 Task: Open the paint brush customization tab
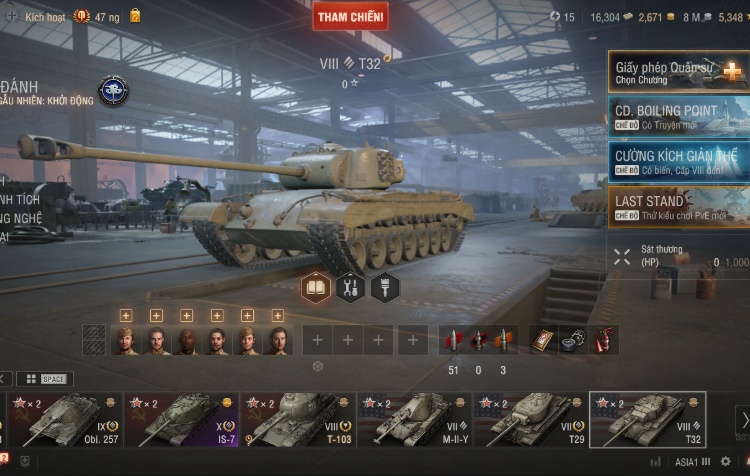pos(383,288)
